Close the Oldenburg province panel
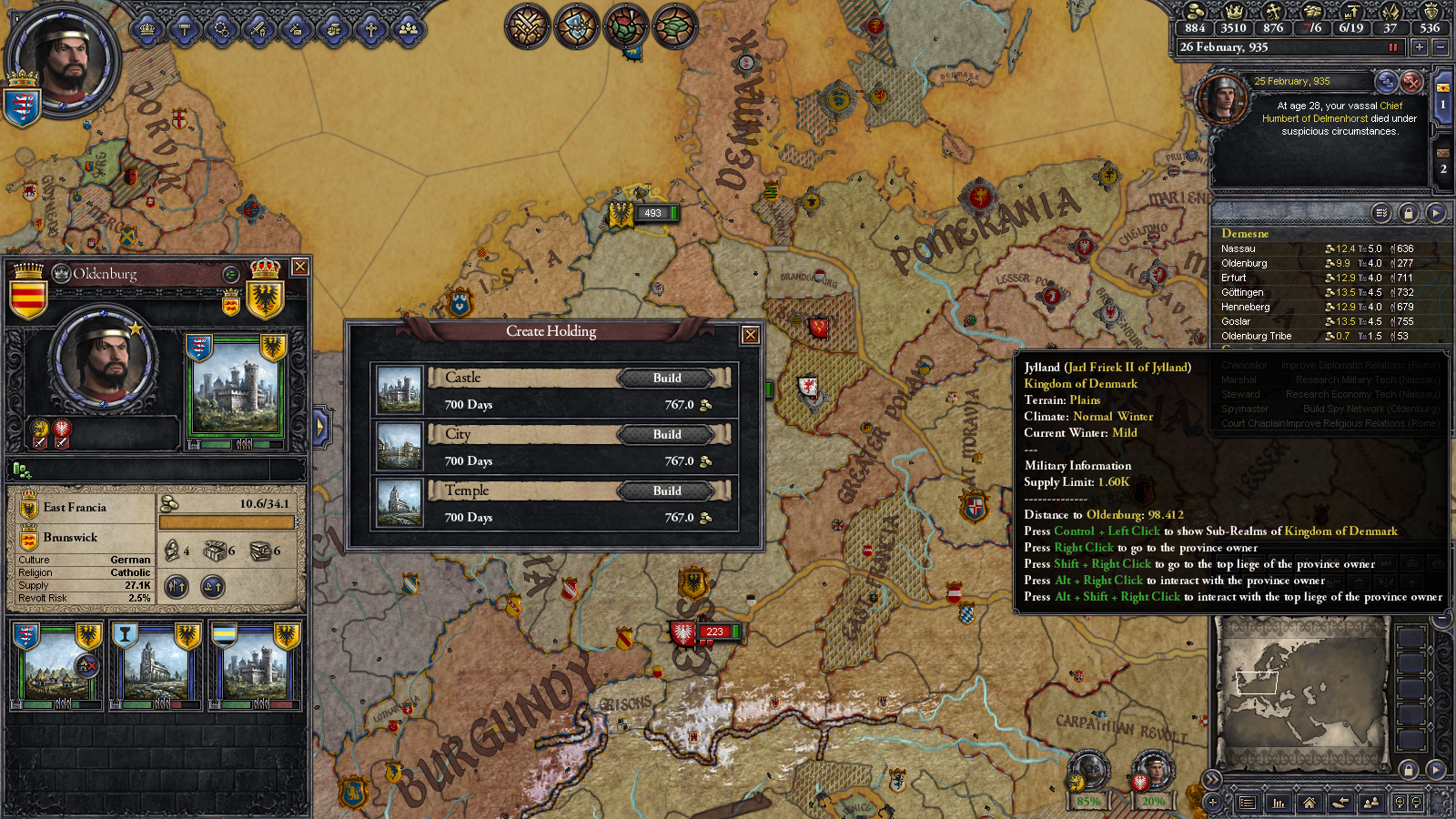 pos(299,267)
